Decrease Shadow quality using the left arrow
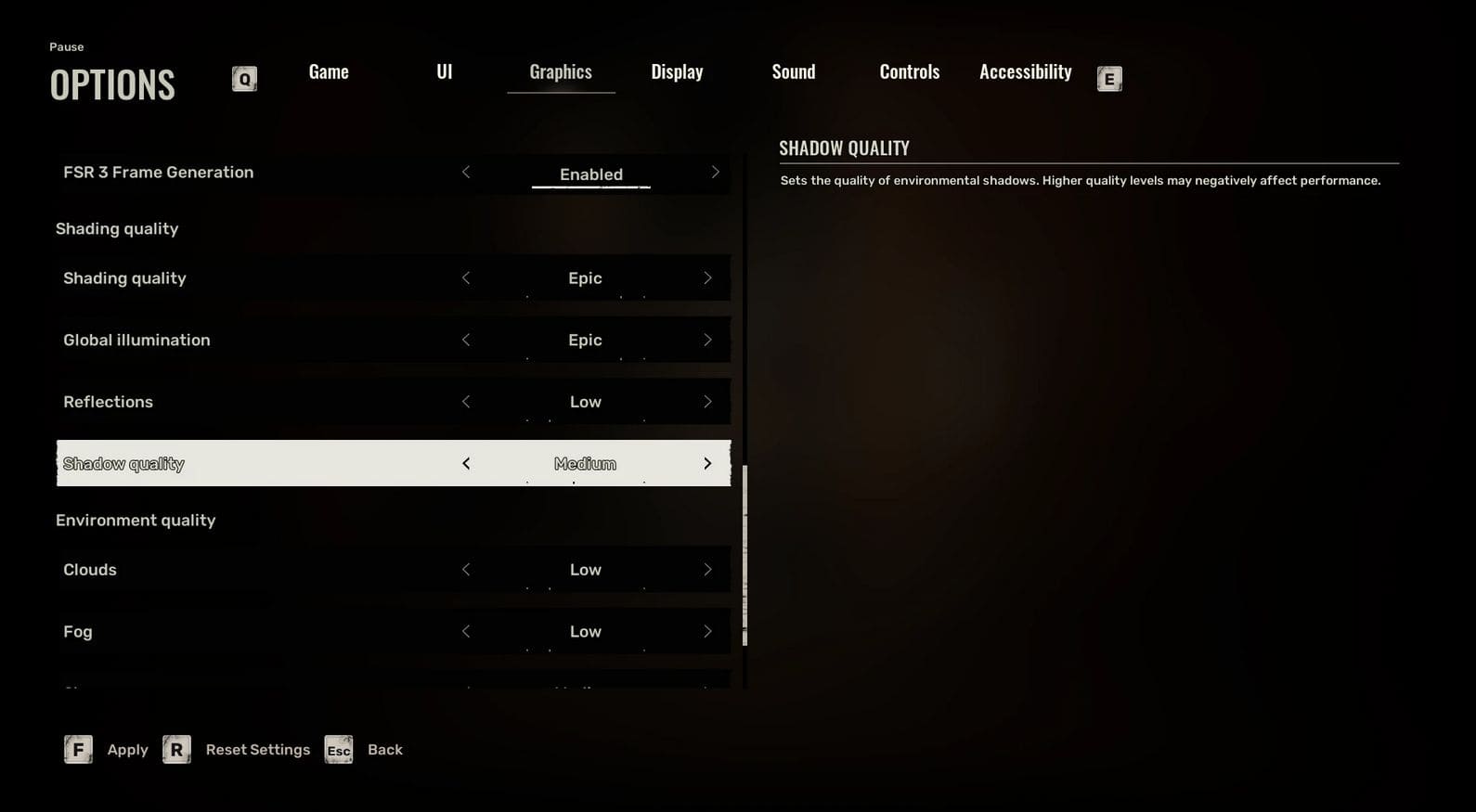1476x812 pixels. click(466, 464)
